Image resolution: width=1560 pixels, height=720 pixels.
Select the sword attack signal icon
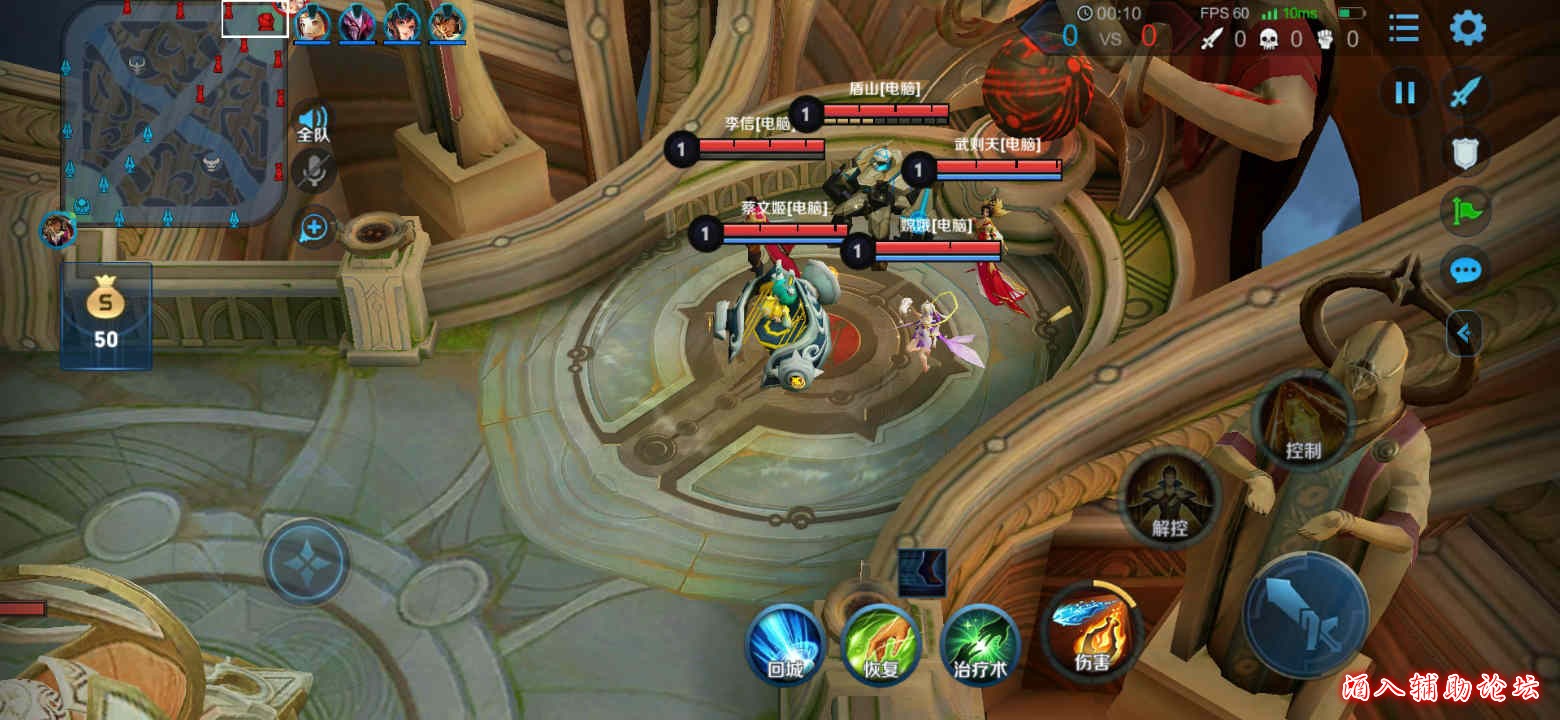coord(1466,93)
